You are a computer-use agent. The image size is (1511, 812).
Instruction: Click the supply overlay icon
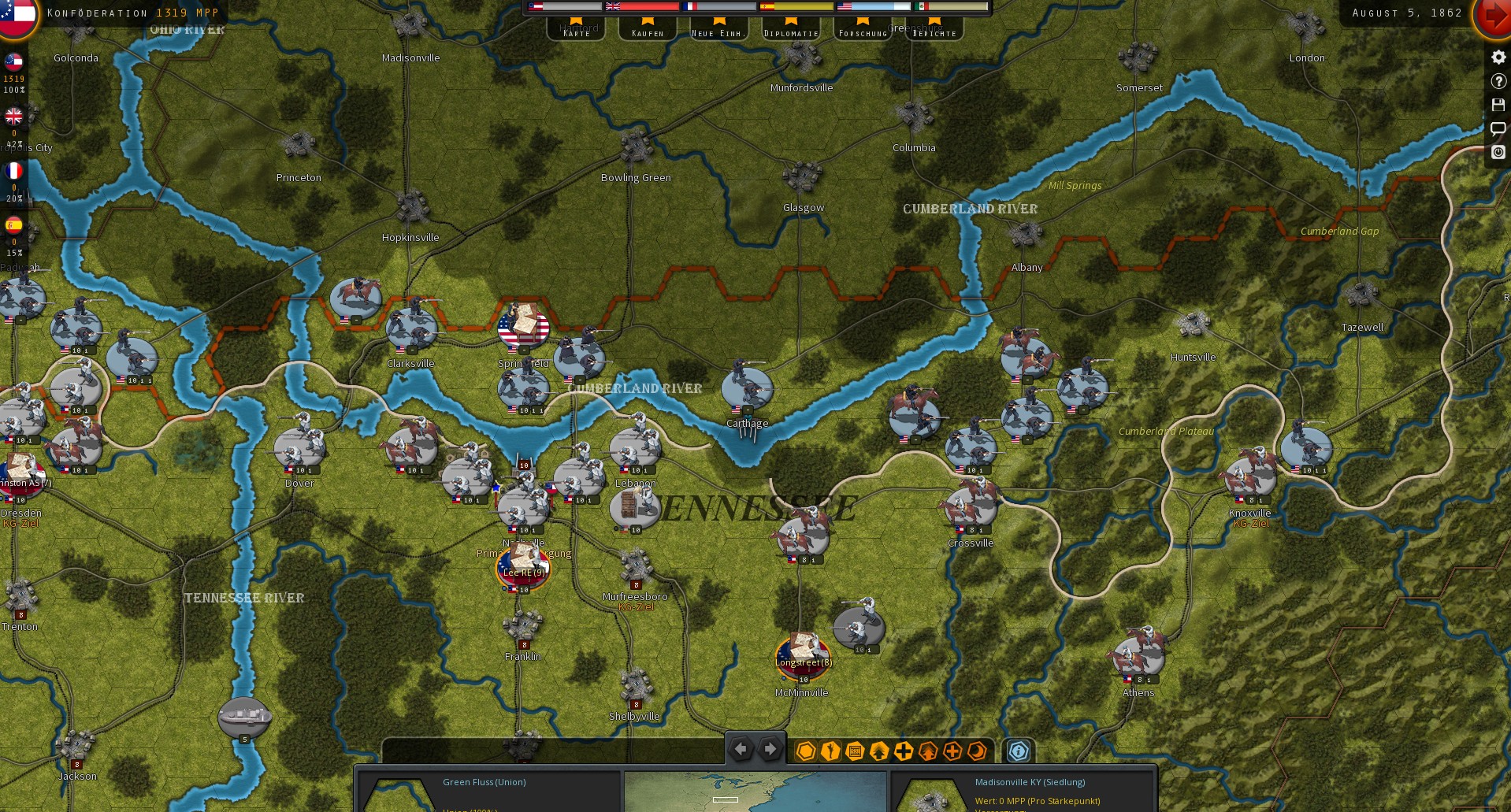[853, 752]
